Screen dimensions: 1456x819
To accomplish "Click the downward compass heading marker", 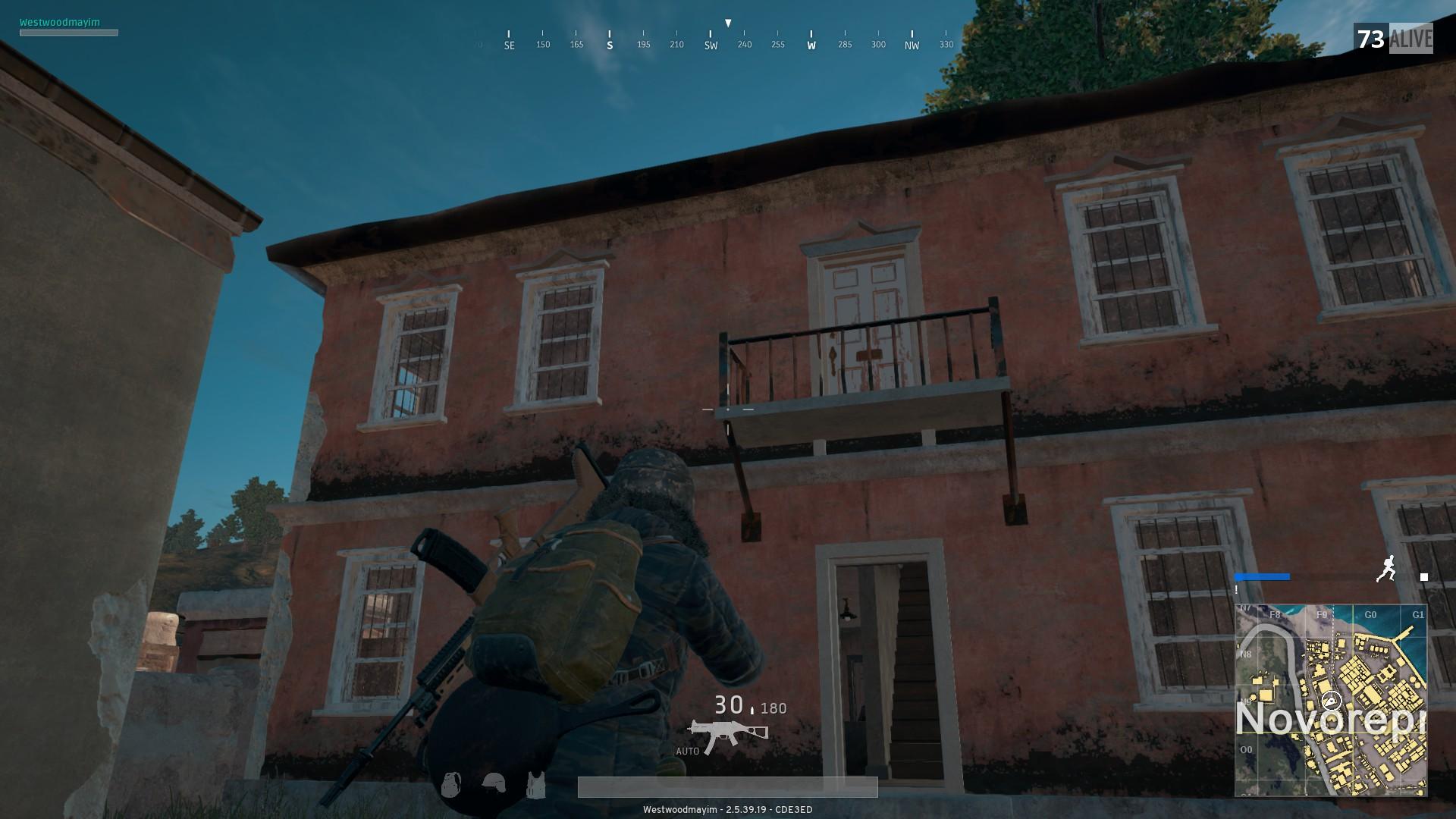I will [728, 22].
